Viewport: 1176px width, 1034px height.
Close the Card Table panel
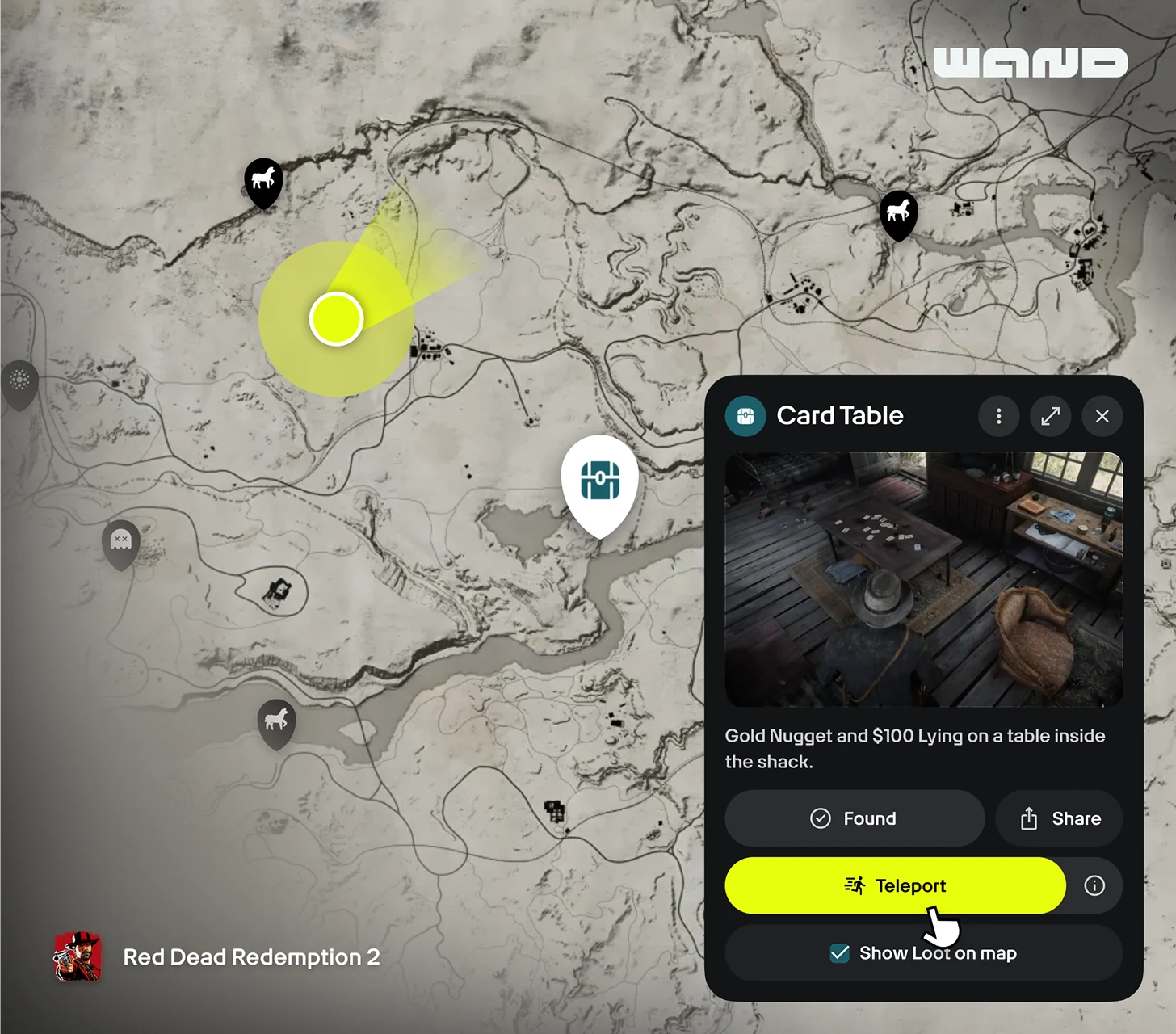click(1102, 416)
